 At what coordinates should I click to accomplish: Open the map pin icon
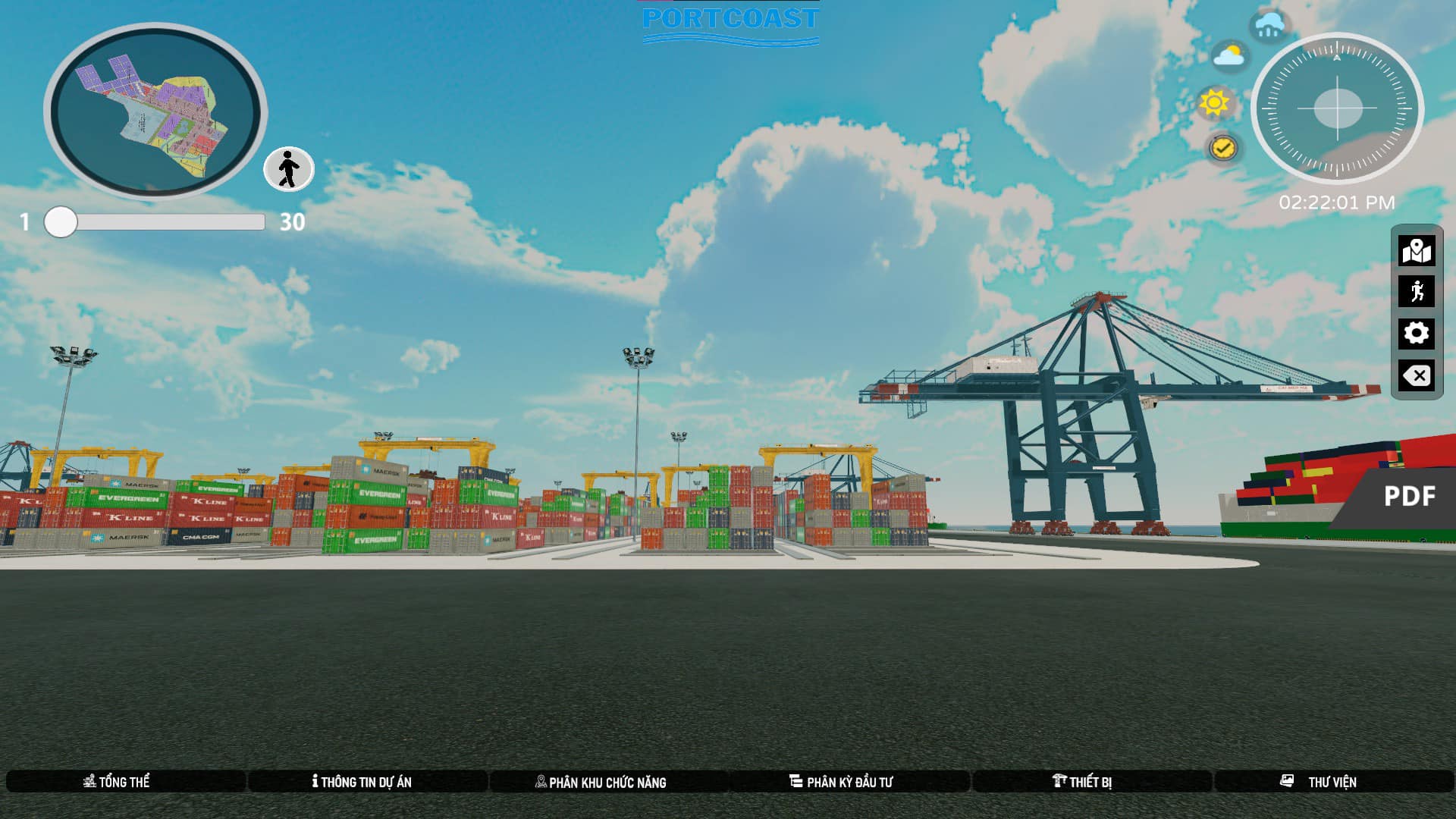click(x=1416, y=251)
